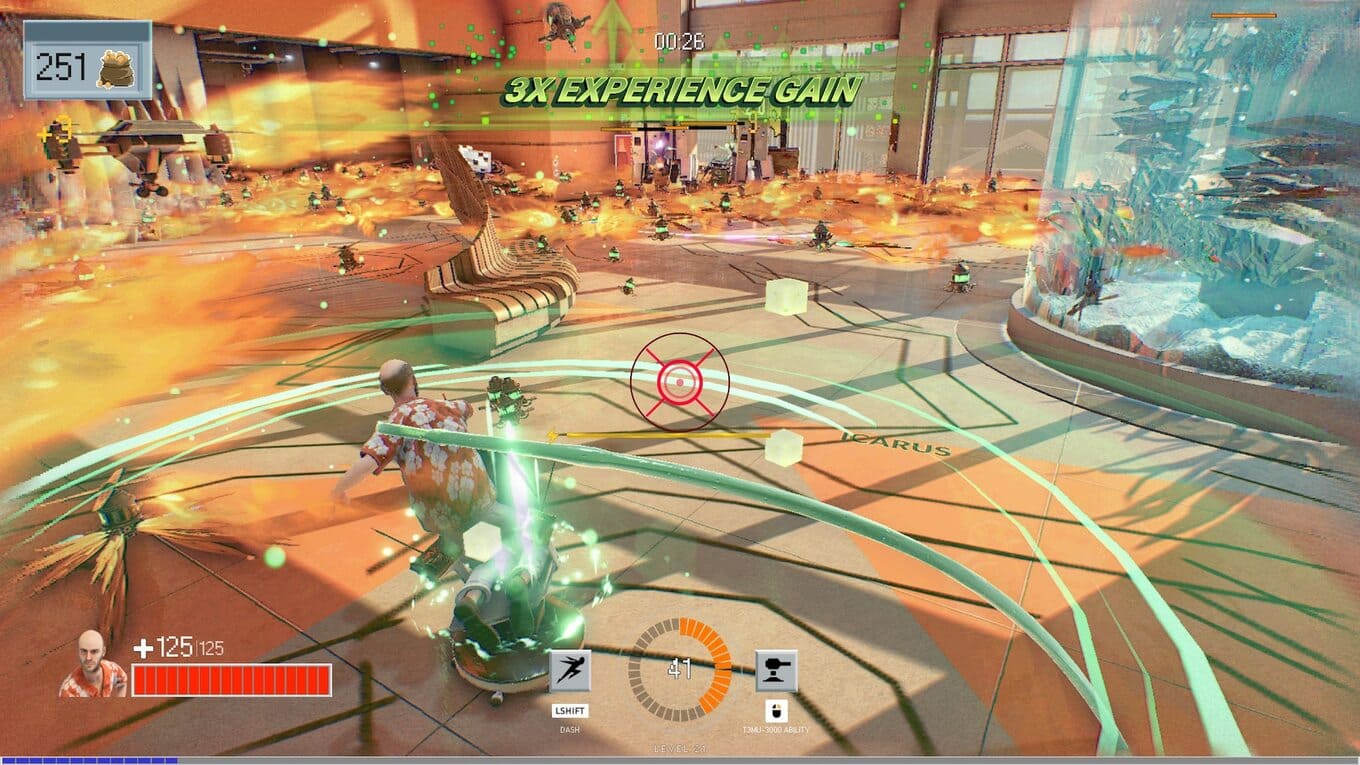Select the gold money bag icon

pos(114,67)
